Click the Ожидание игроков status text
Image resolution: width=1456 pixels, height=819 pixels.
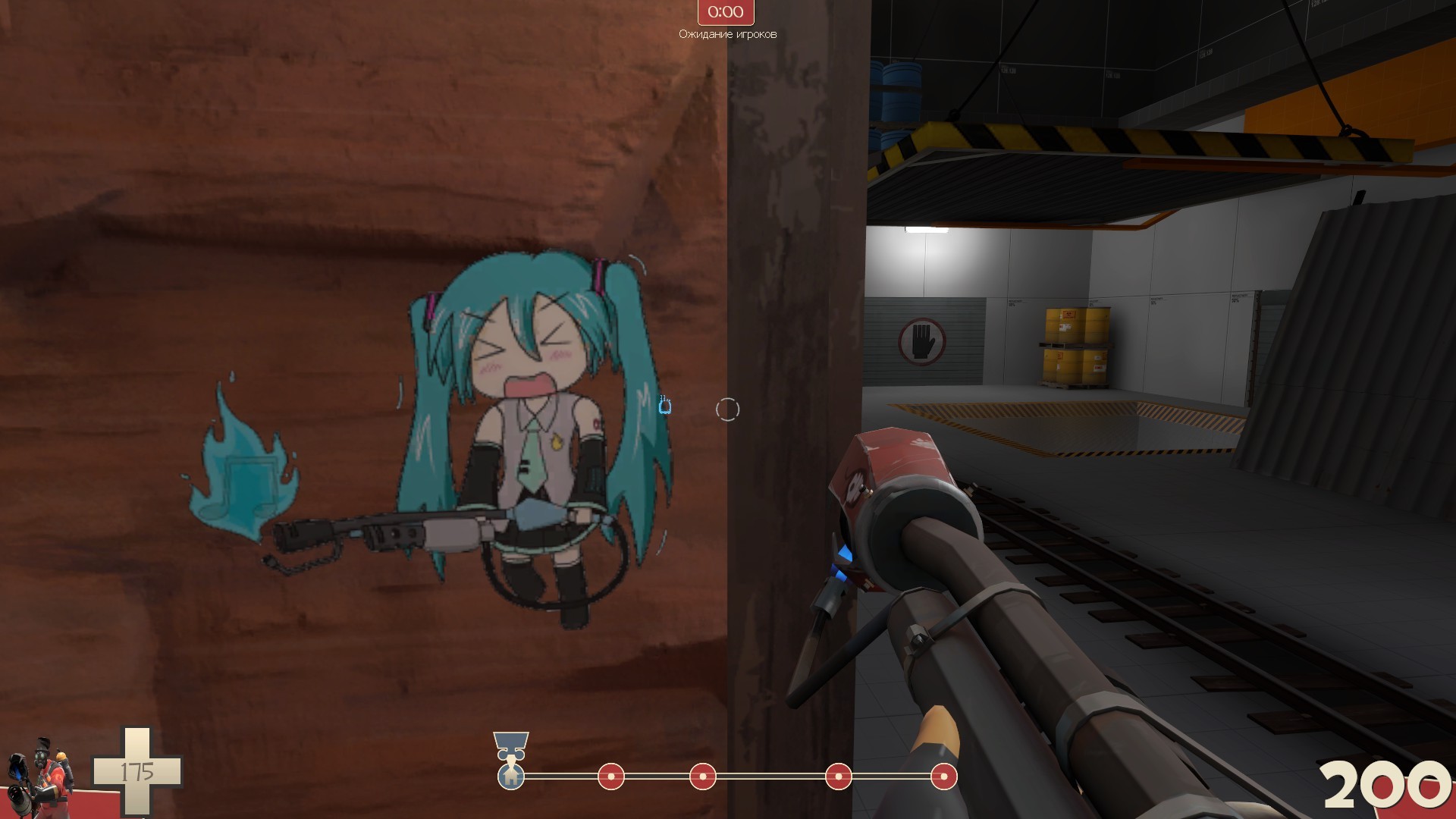[727, 33]
